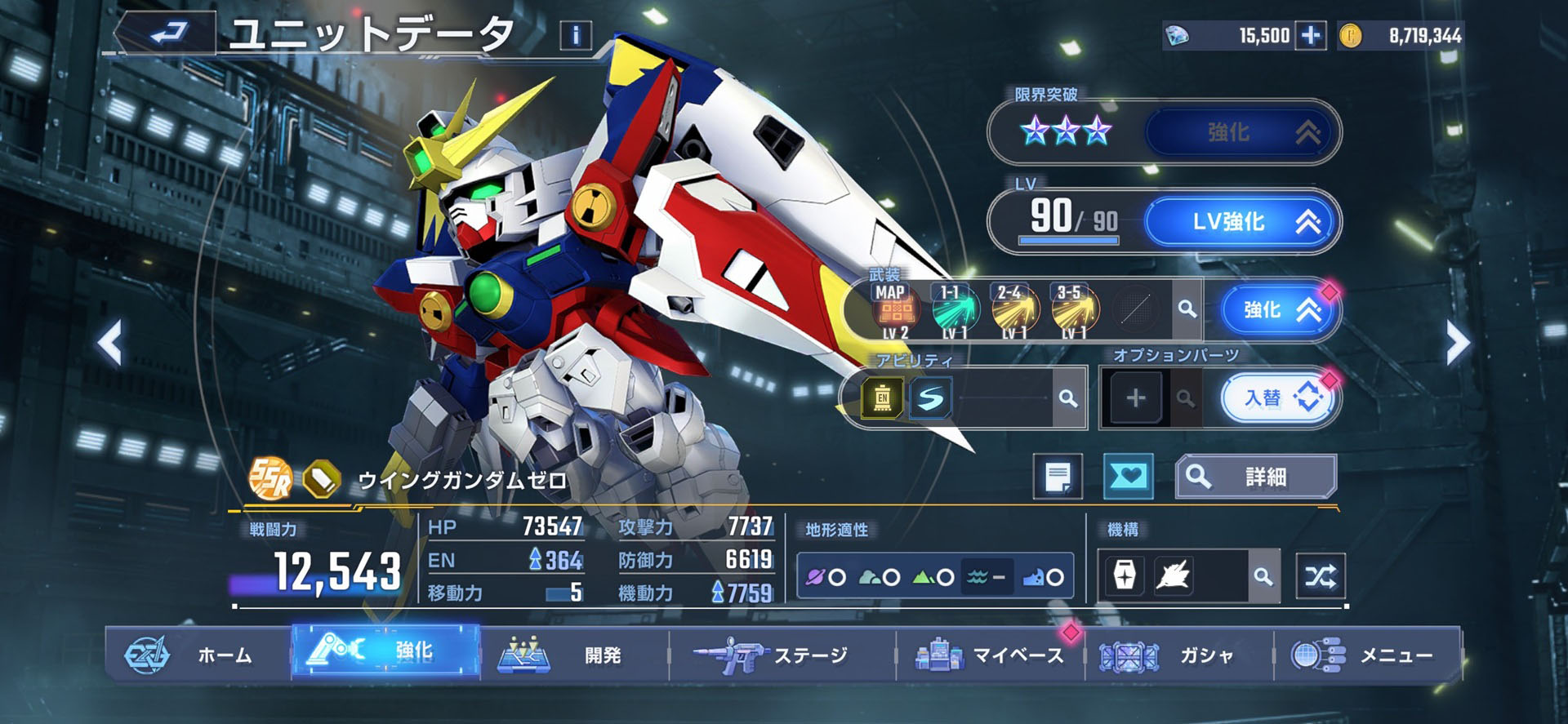Screen dimensions: 1568x724
Task: Add diamonds with the plus button
Action: tap(1311, 36)
